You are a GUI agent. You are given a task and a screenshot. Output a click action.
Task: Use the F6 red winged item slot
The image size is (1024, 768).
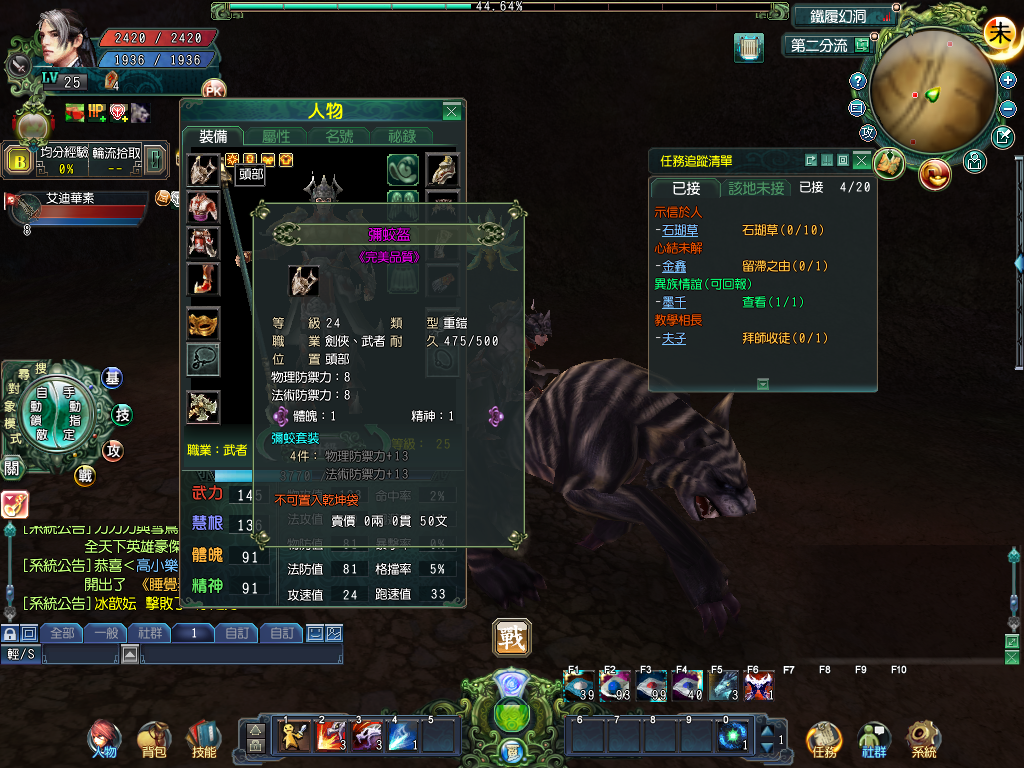click(x=757, y=686)
